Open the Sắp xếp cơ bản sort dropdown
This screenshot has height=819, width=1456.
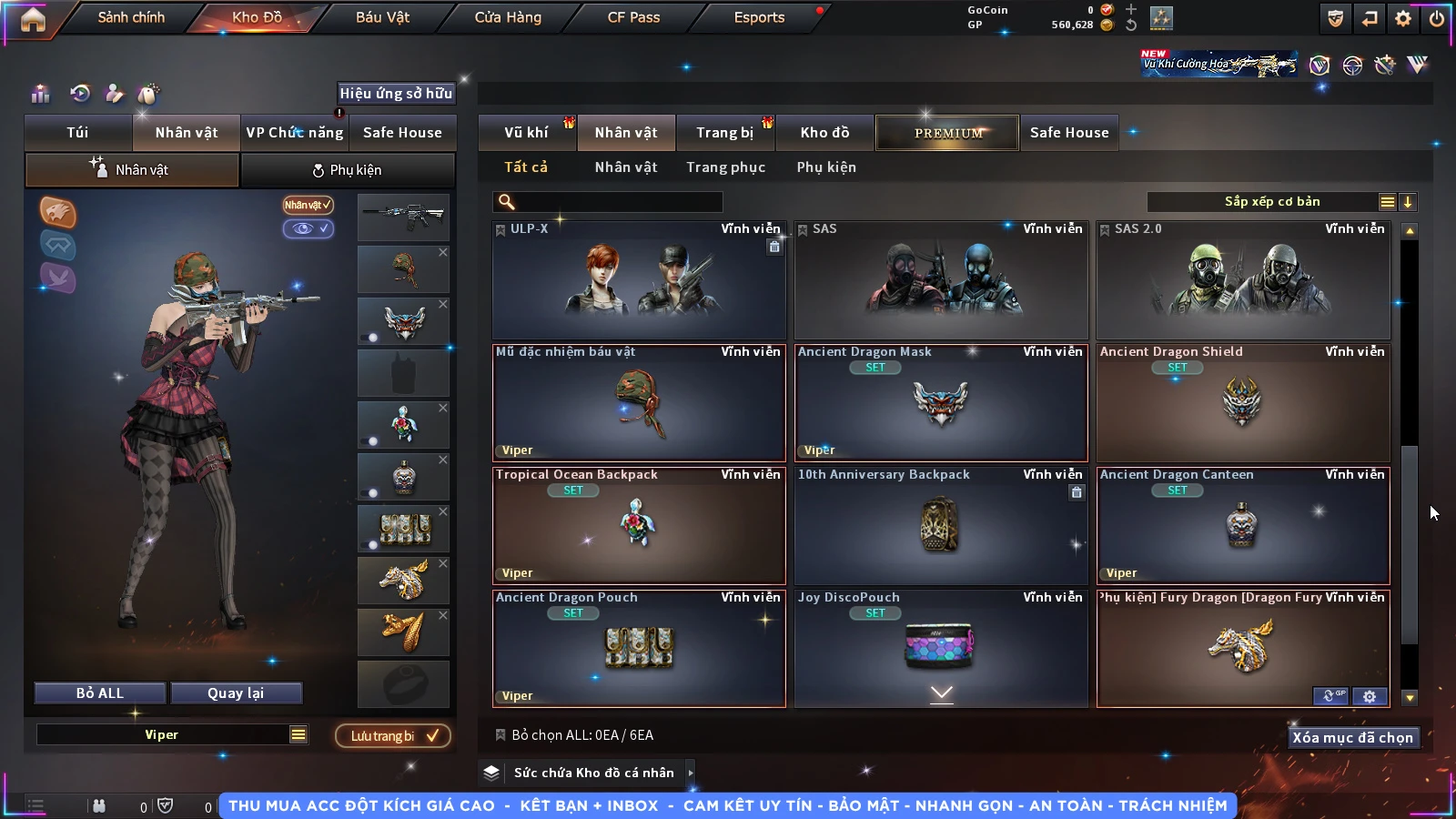click(1272, 202)
